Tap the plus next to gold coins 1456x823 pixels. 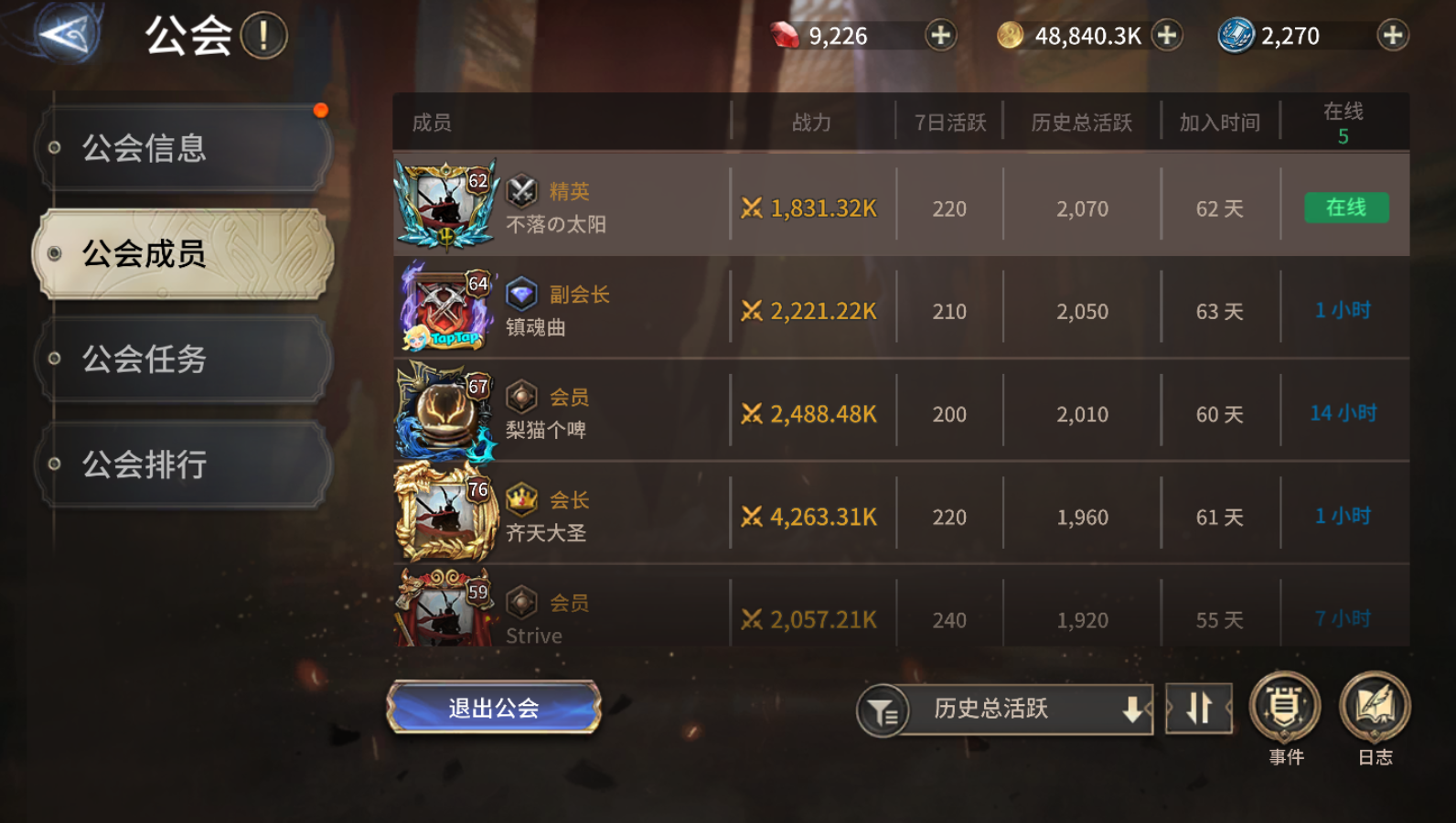point(1166,35)
